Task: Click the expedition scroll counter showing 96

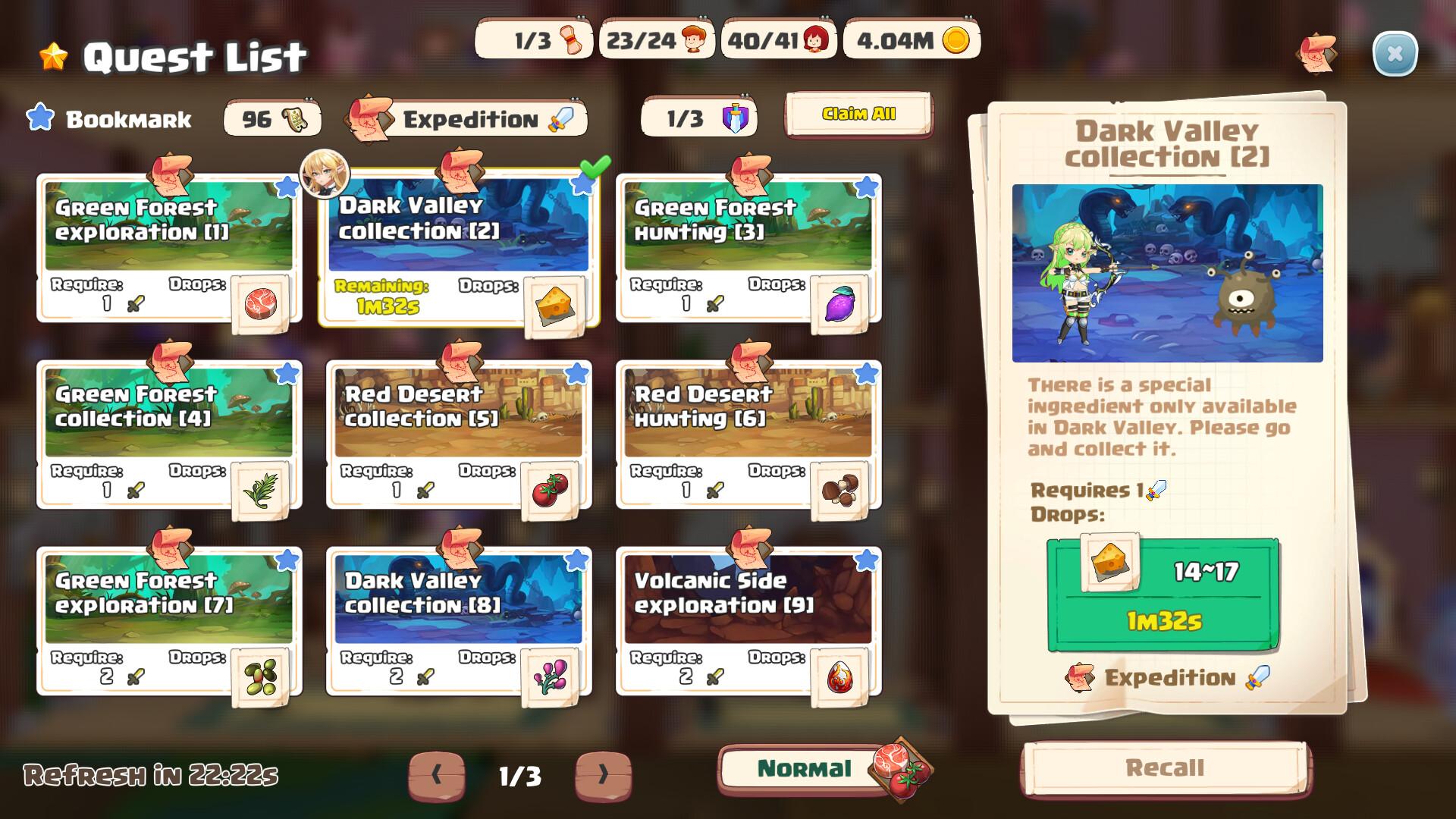Action: pos(271,118)
